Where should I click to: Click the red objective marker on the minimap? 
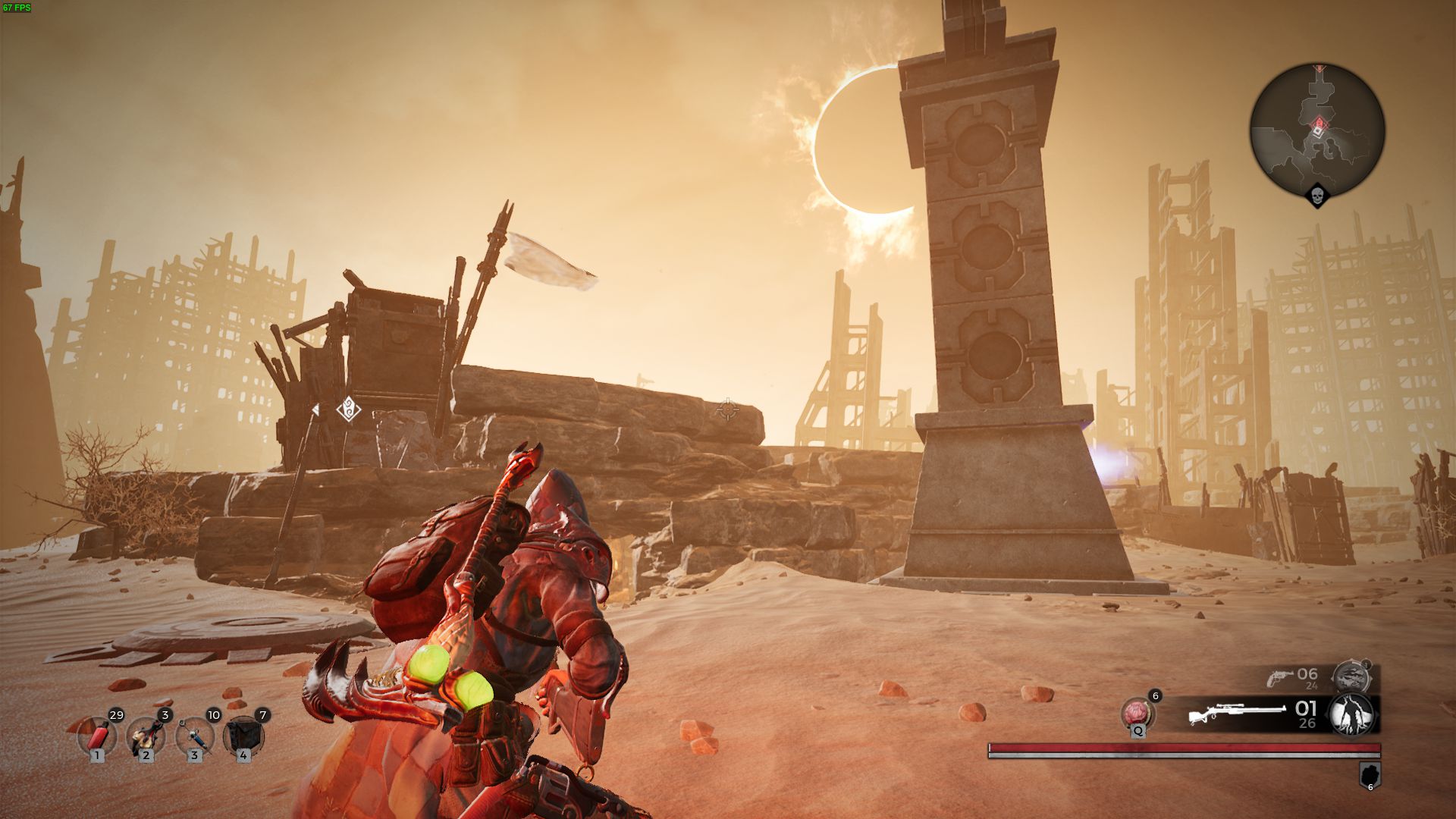click(1319, 124)
